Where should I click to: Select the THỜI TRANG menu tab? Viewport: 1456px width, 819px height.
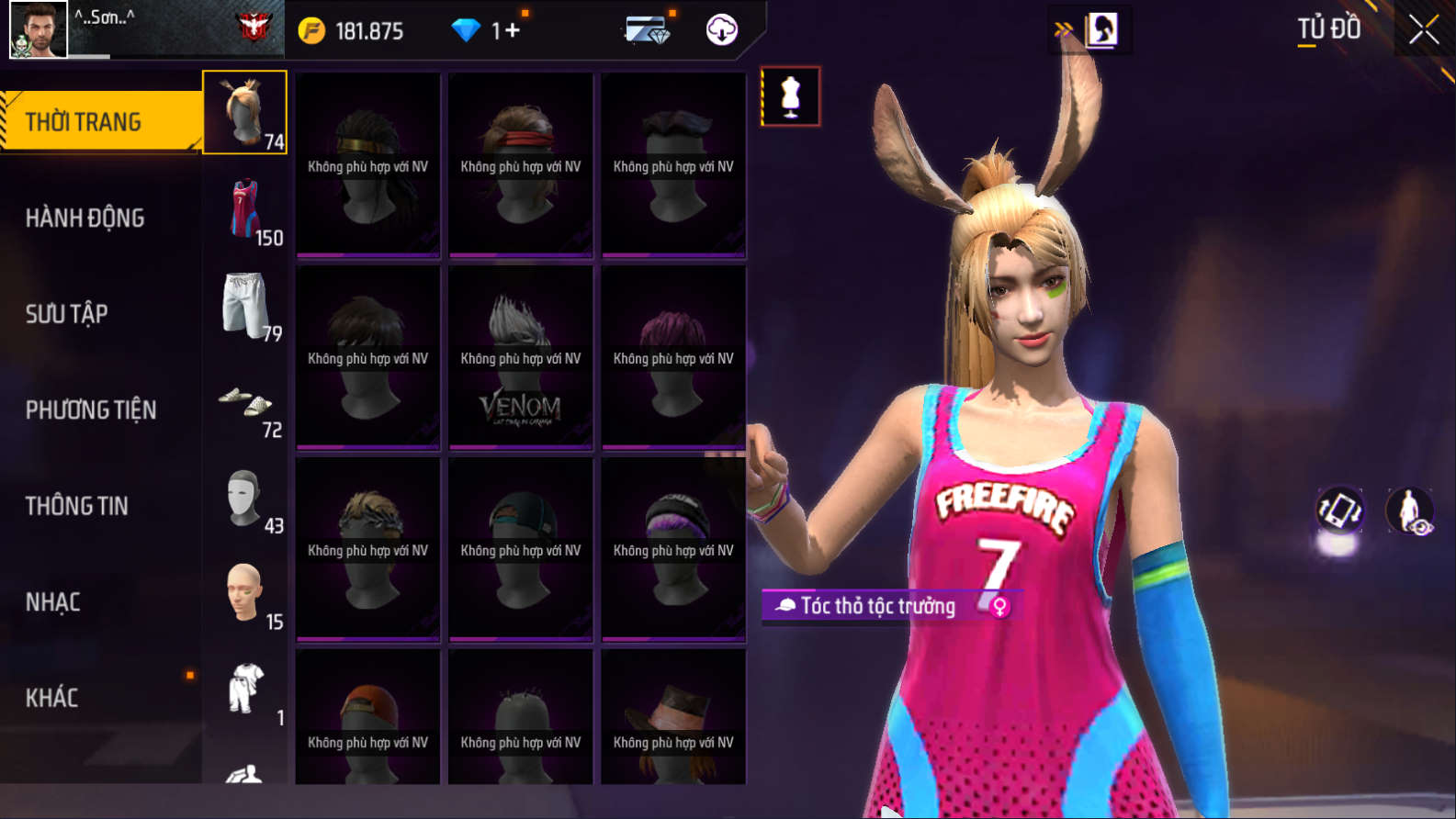click(99, 121)
